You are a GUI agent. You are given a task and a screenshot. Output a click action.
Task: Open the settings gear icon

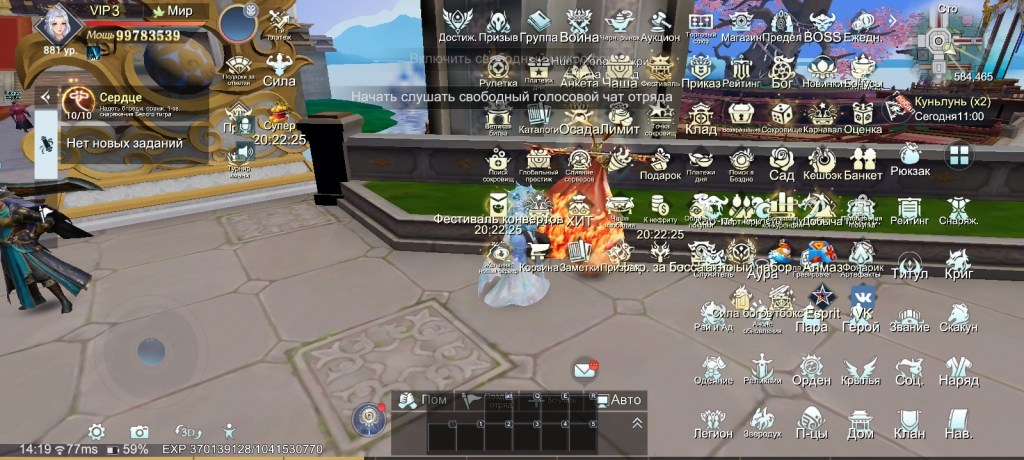[x=96, y=431]
